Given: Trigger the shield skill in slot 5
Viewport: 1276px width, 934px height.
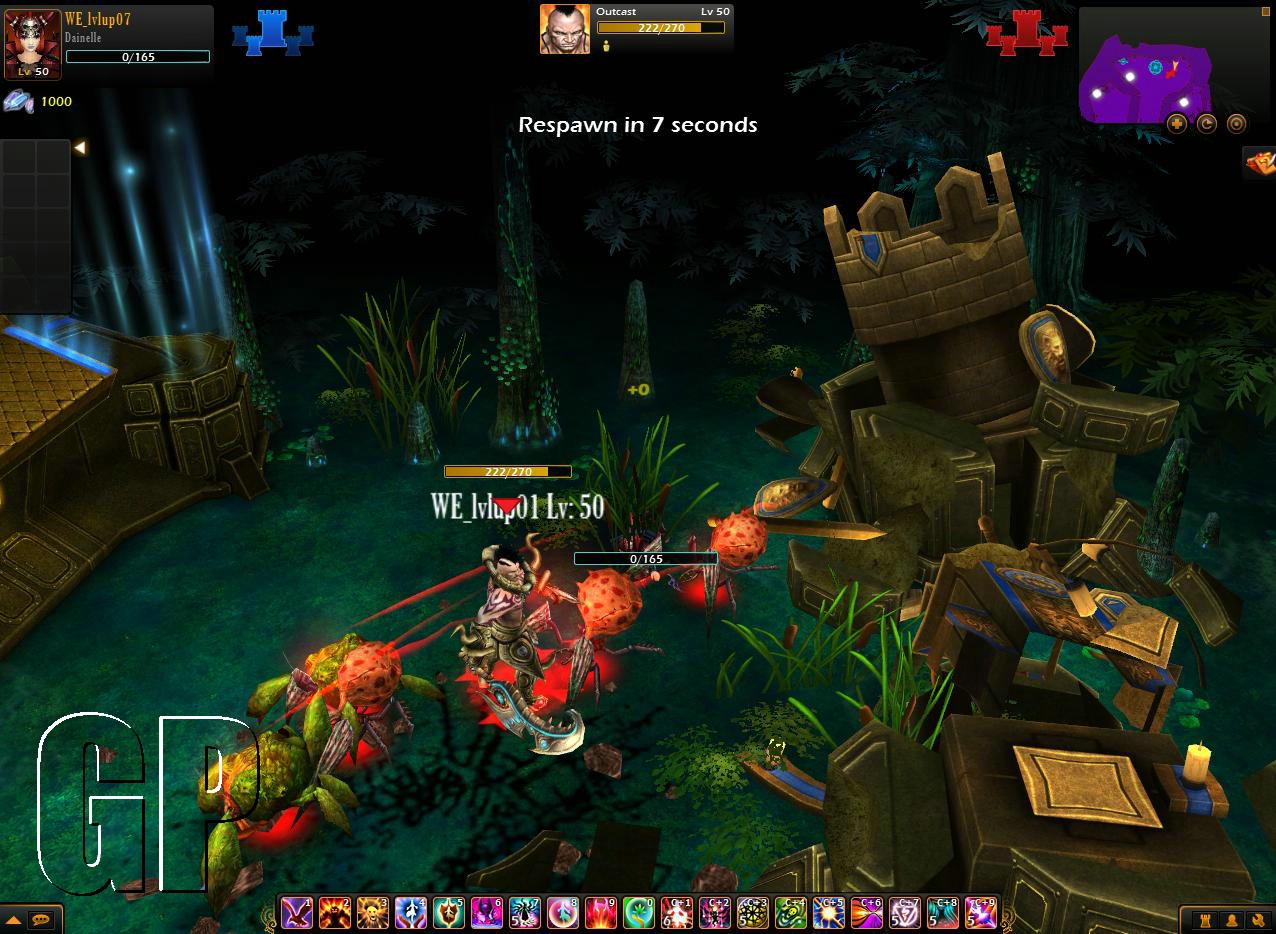Looking at the screenshot, I should (449, 912).
